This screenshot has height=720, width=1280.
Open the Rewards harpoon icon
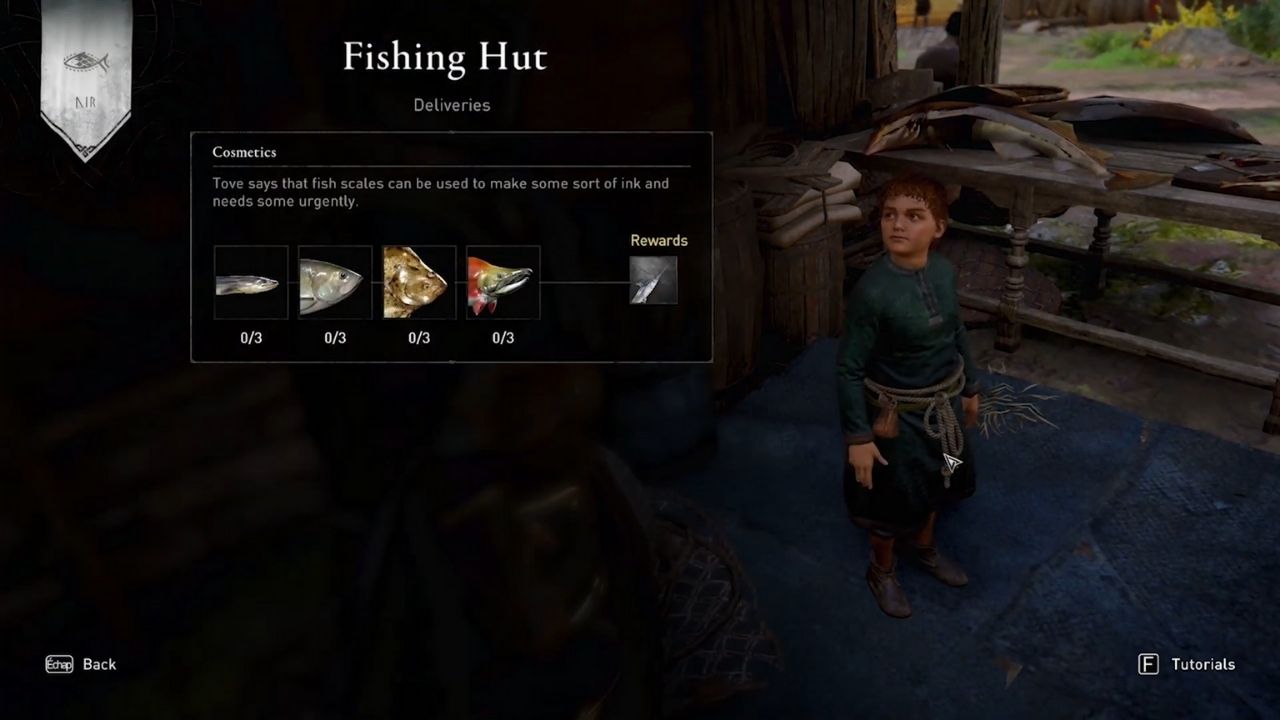pos(656,281)
